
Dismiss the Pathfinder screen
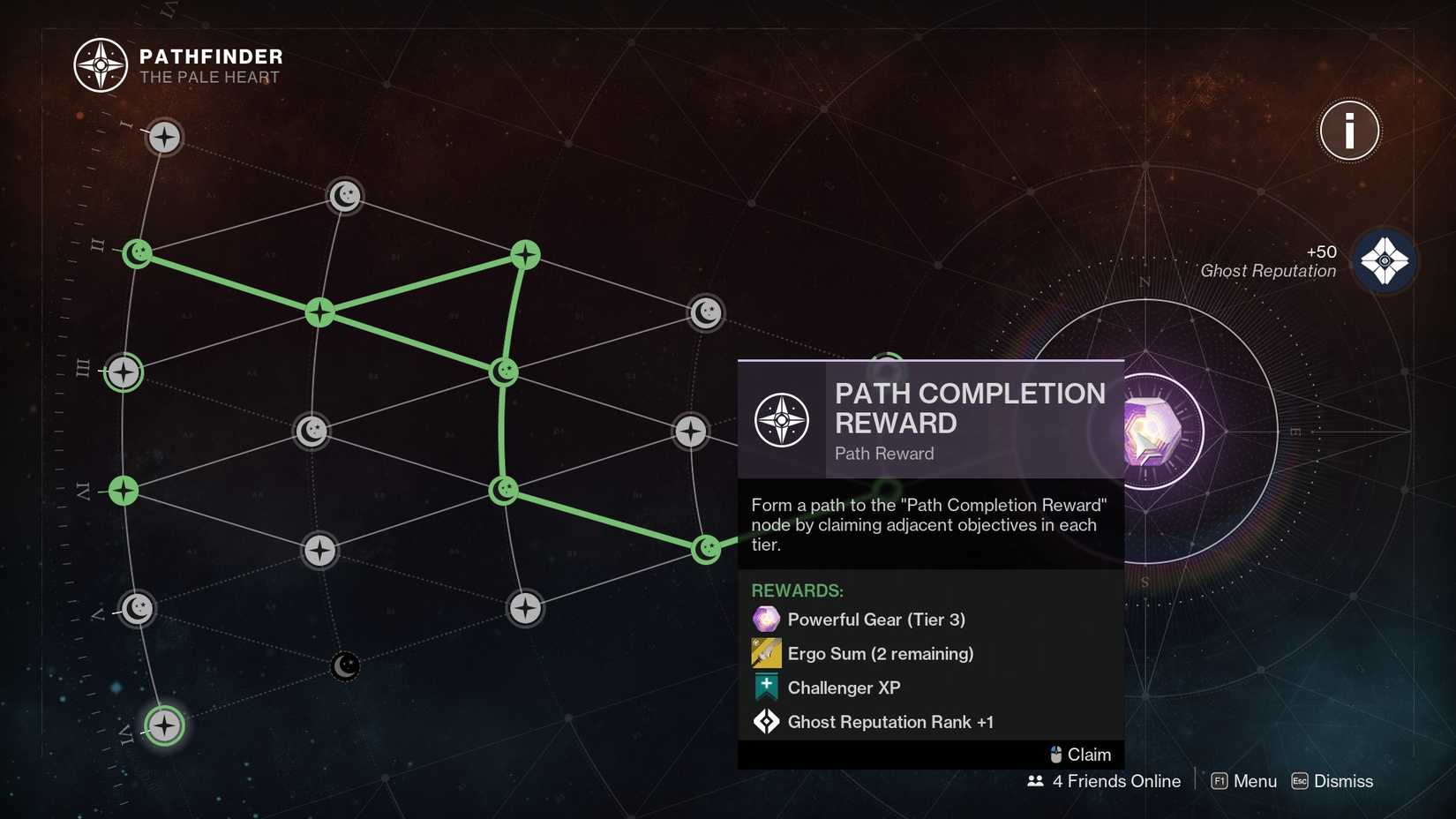click(x=1341, y=781)
